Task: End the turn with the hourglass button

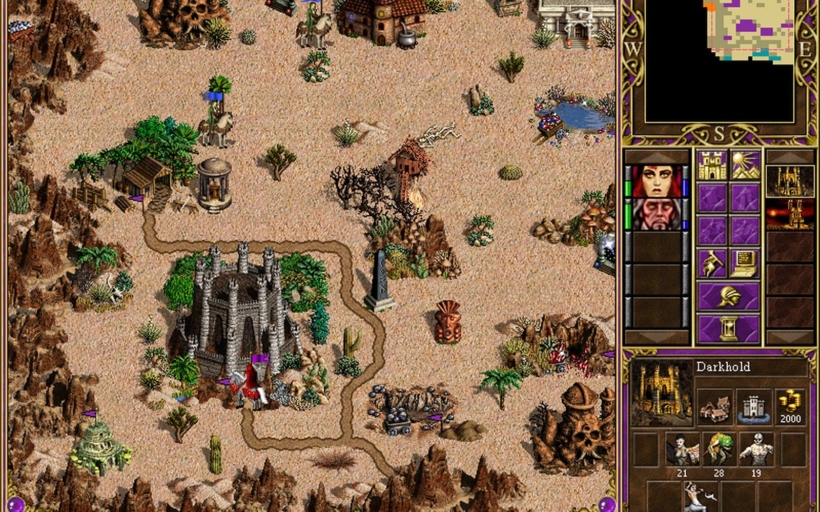Action: click(728, 328)
